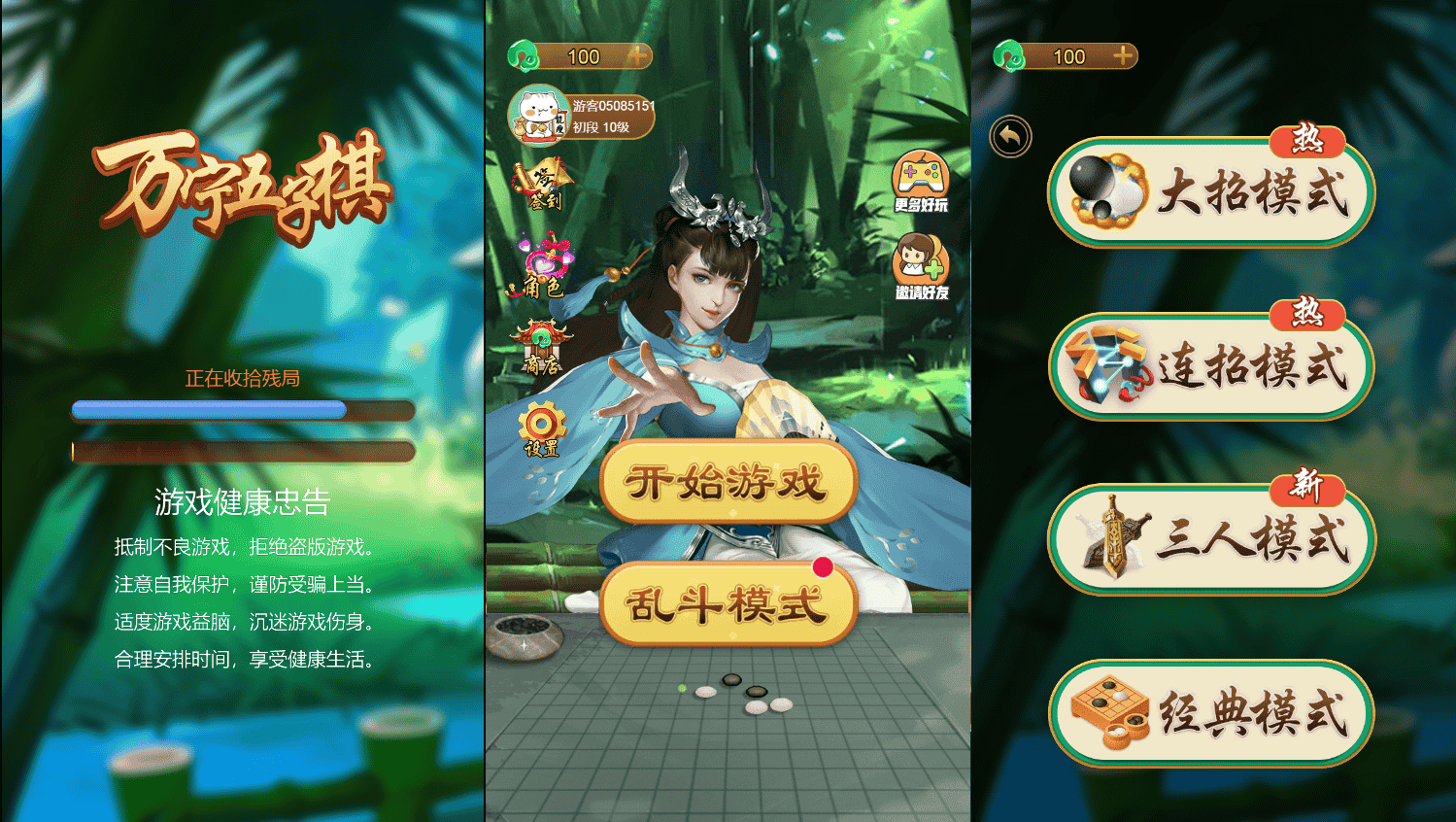Click the green currency coin icon
The width and height of the screenshot is (1456, 822).
[x=525, y=55]
